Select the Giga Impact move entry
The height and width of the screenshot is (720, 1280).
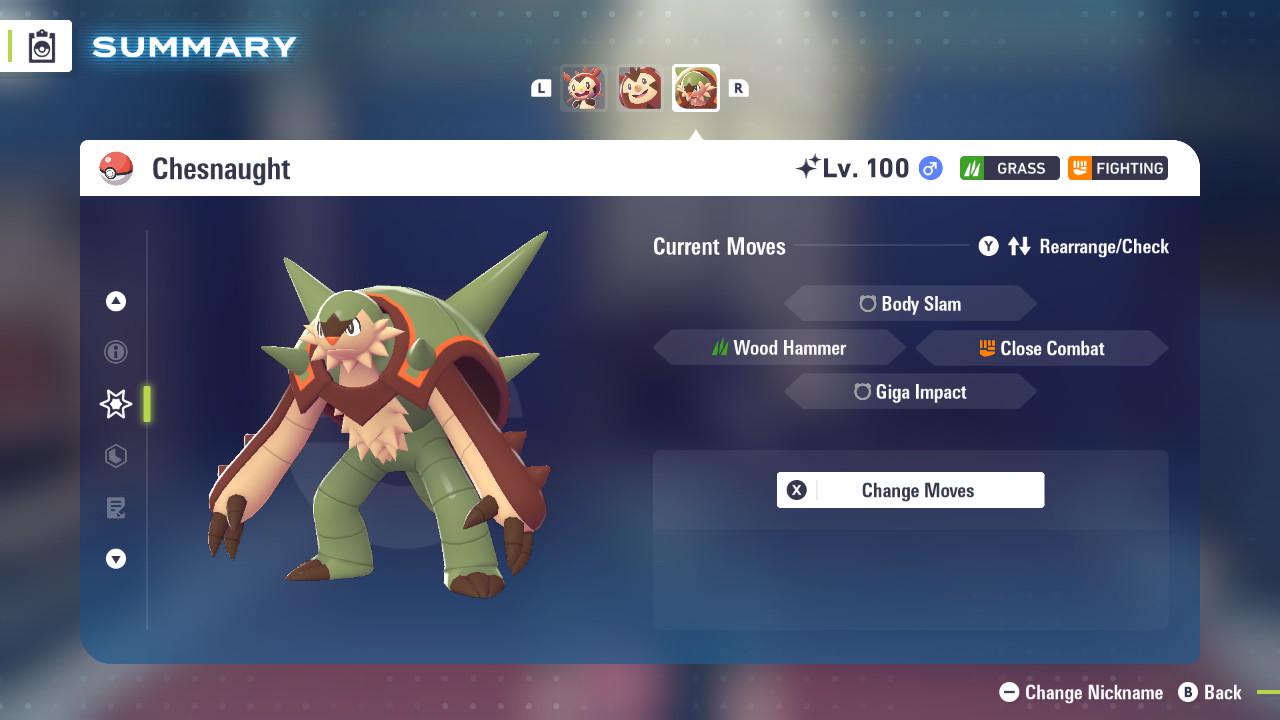tap(910, 392)
